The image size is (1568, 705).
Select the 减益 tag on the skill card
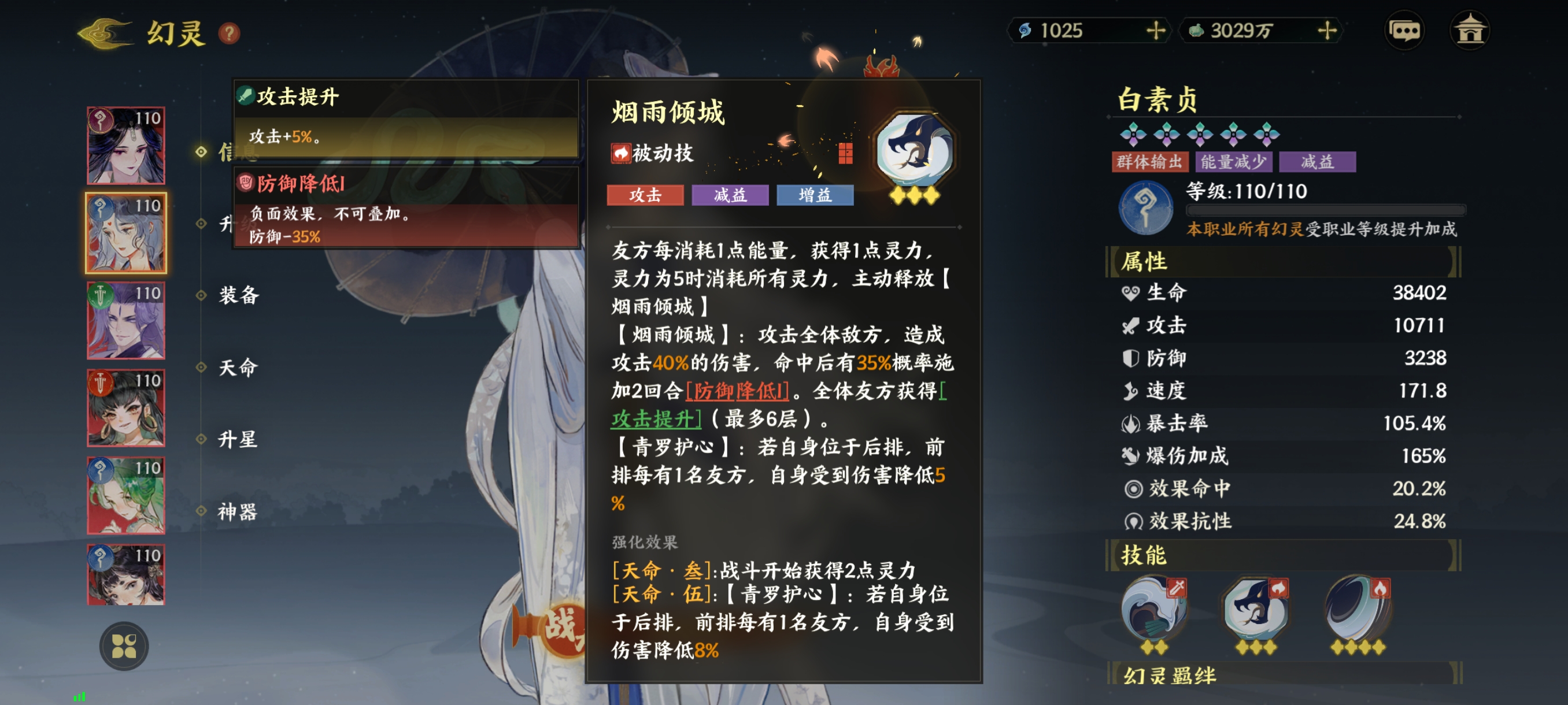[728, 196]
